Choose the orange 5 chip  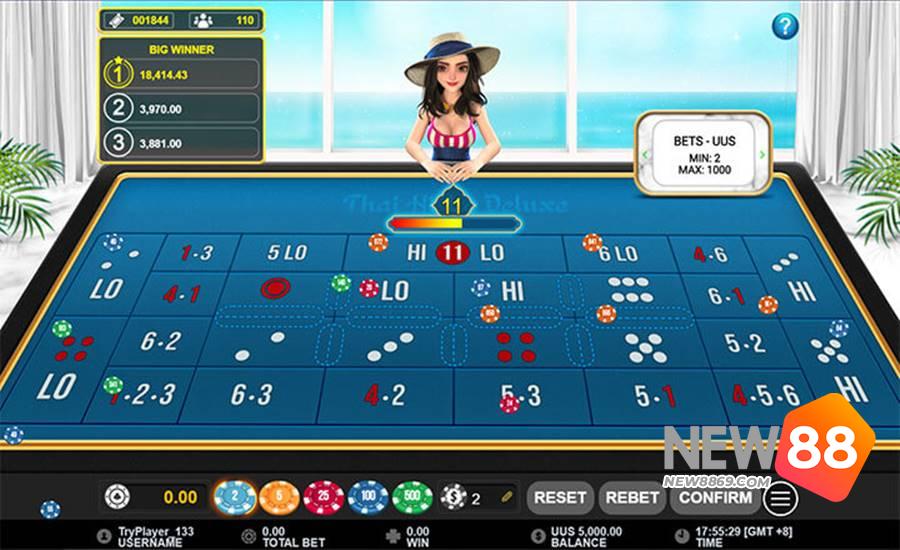click(279, 496)
